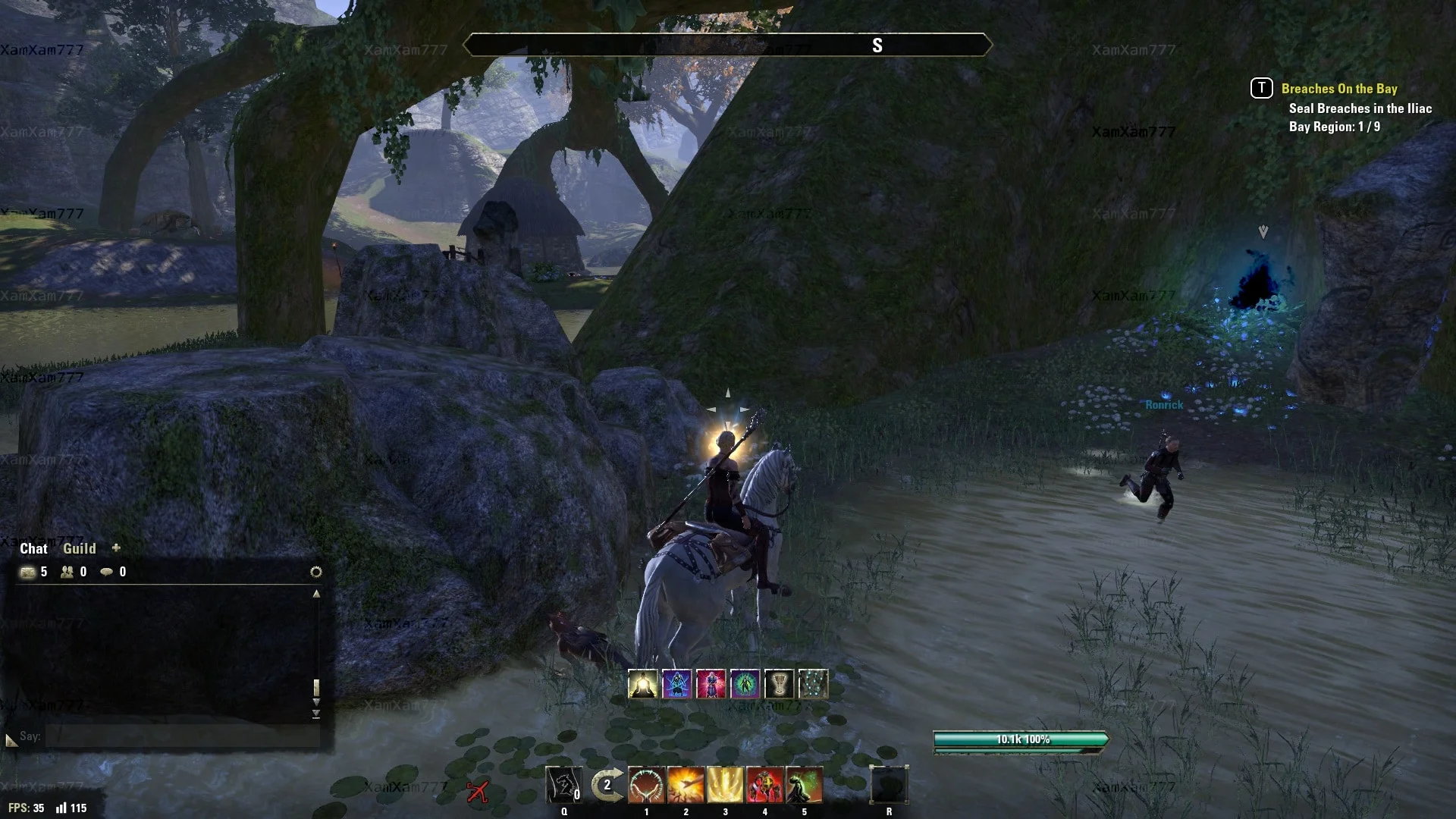Select the meditating figure buff icon

click(x=643, y=684)
